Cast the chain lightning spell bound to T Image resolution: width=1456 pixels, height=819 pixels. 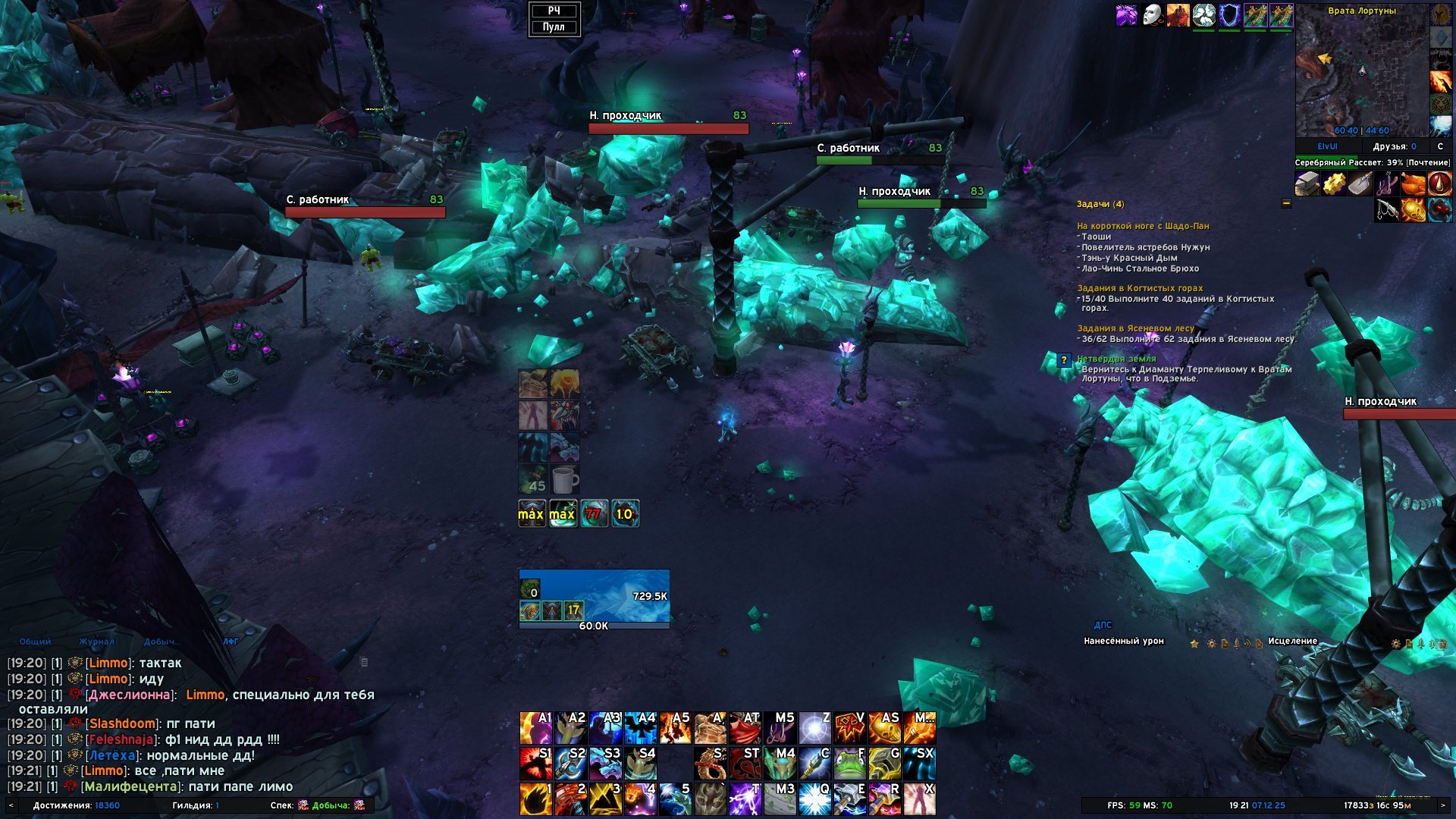[x=744, y=799]
